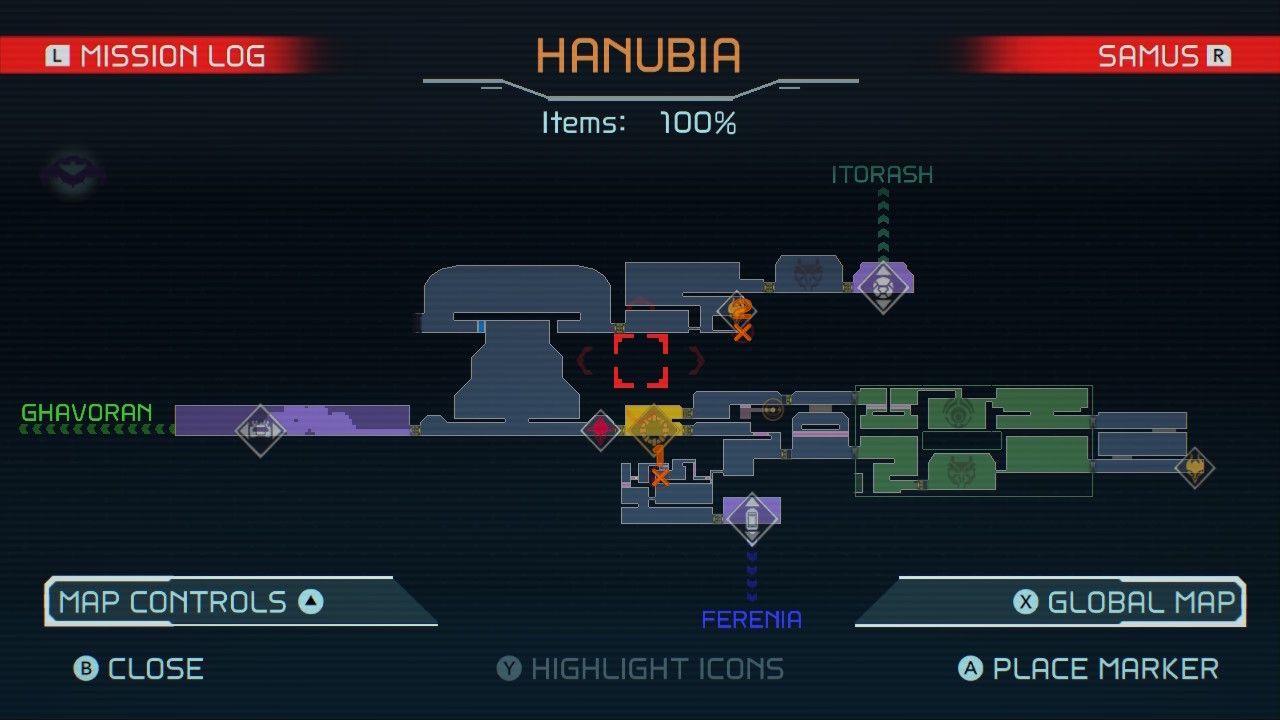Select orange map marker number 2

(740, 310)
